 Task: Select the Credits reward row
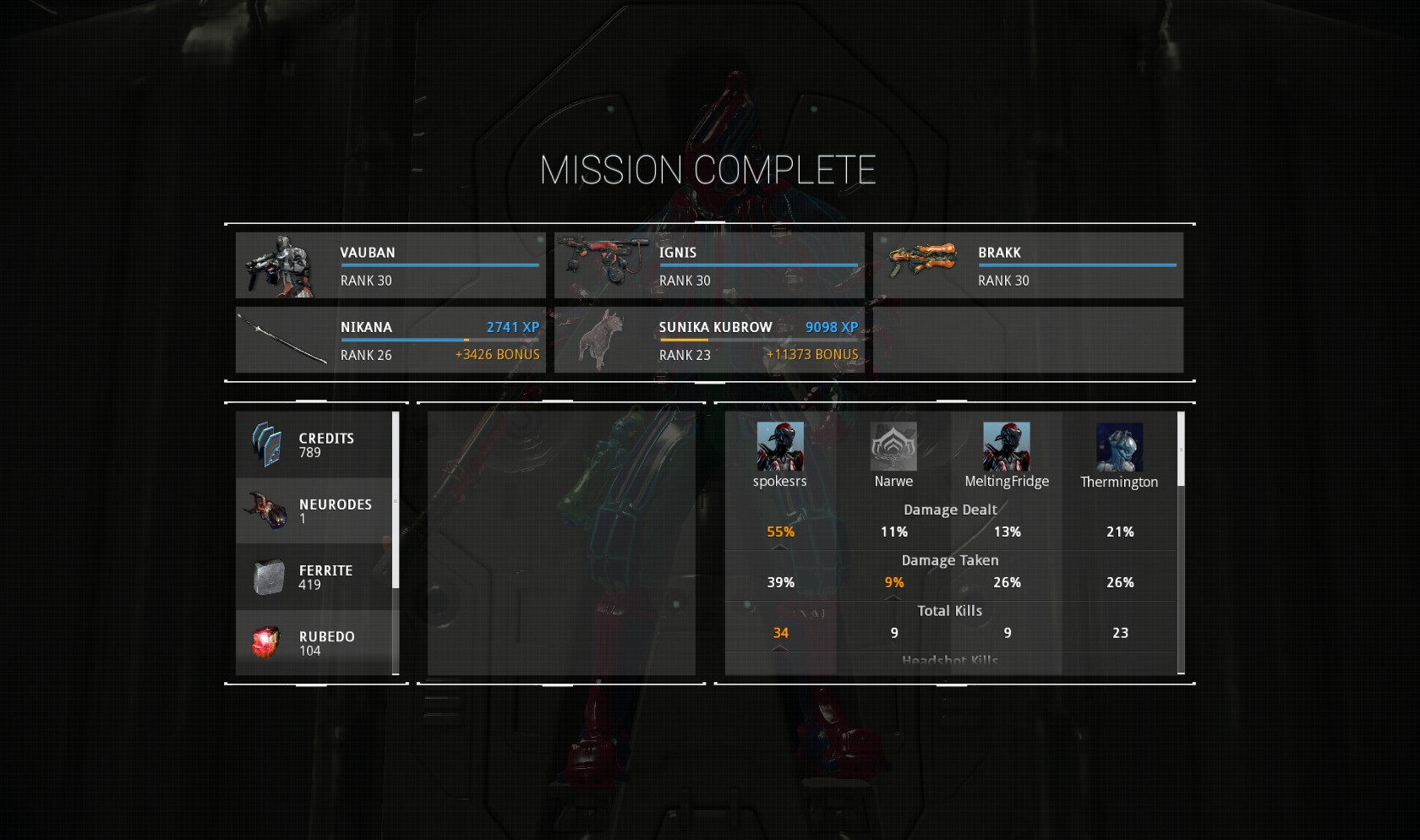(314, 445)
